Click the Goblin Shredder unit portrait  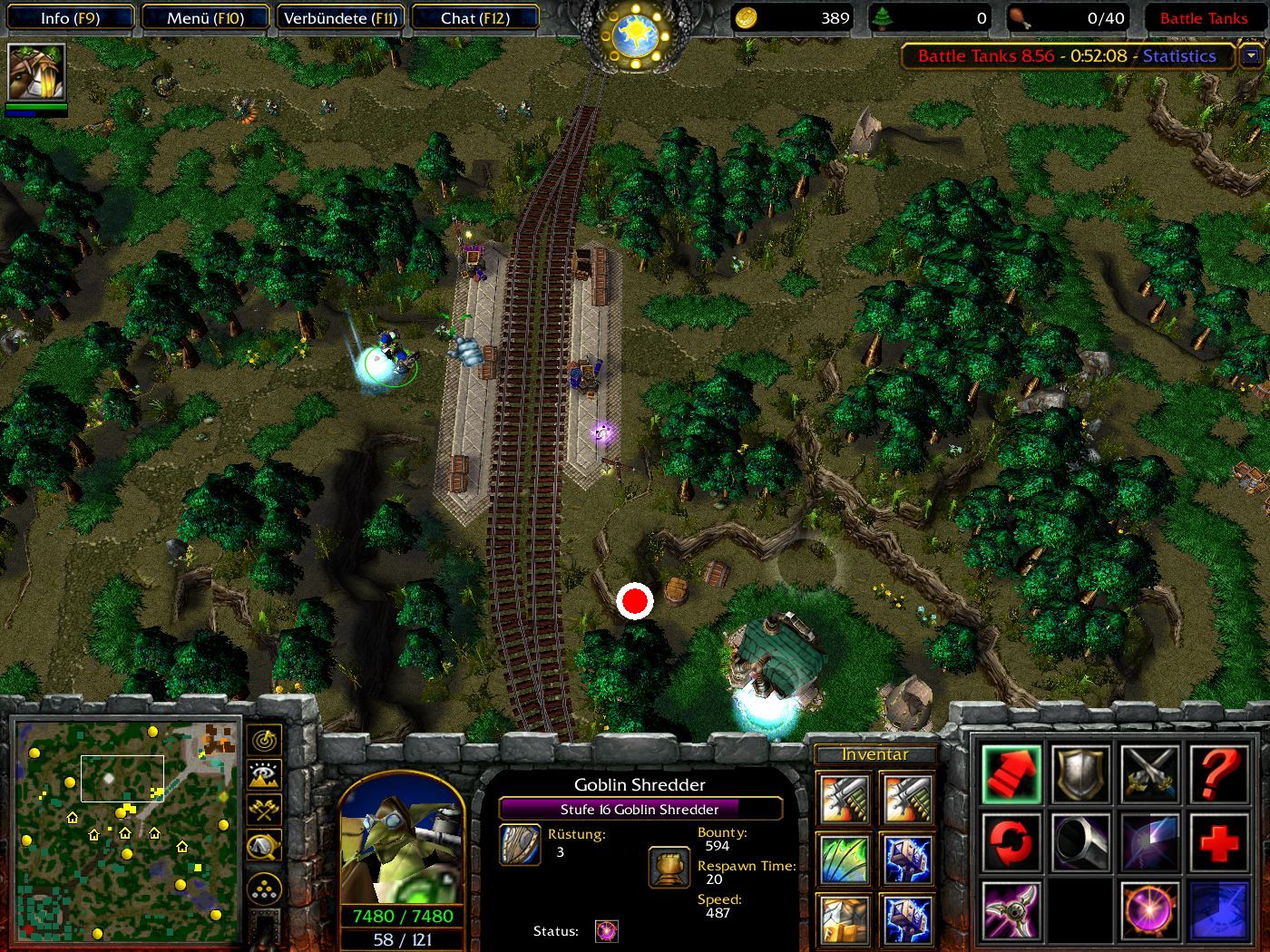tap(401, 840)
